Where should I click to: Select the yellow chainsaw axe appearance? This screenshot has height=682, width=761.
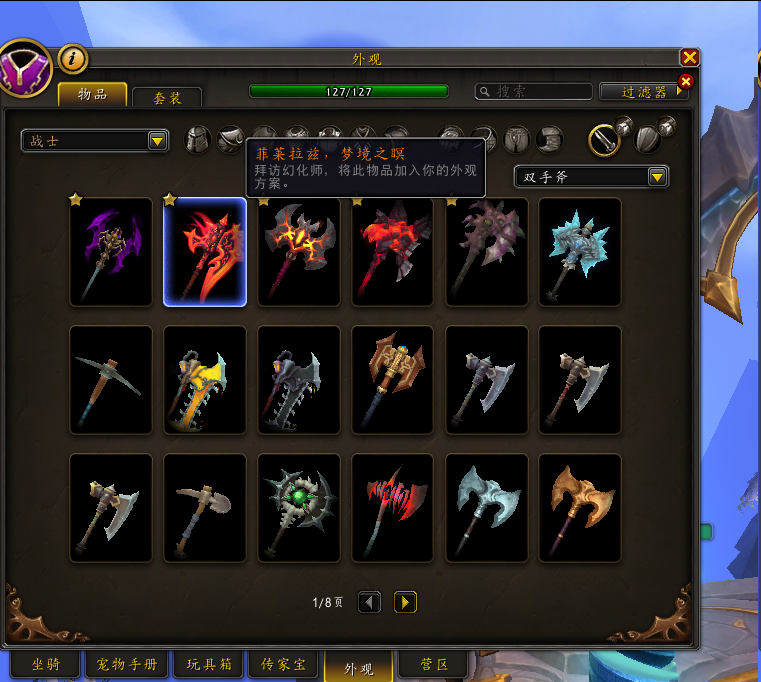[205, 379]
